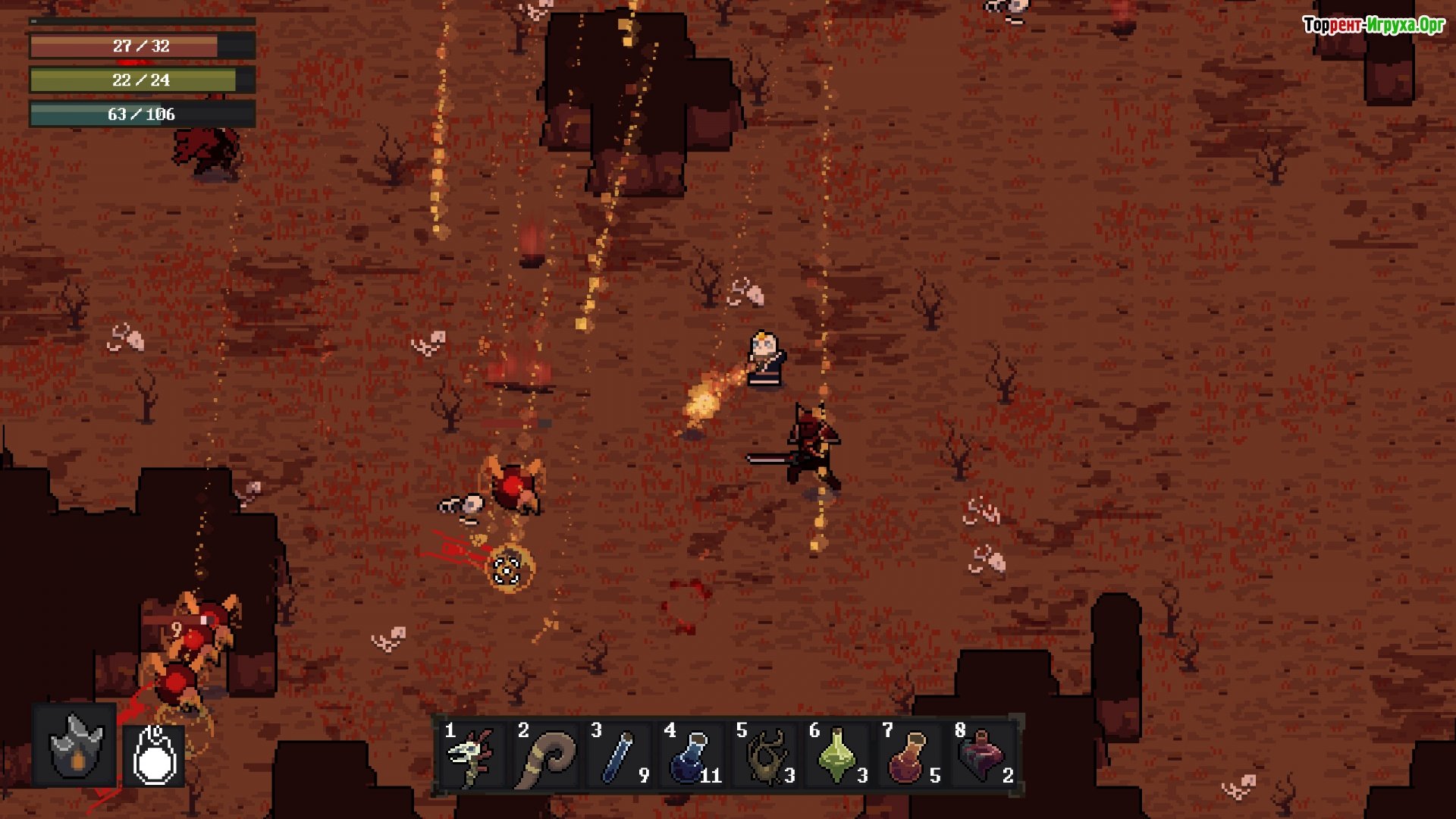Click the Торрент-Игруха.Орг watermark link
1456x819 pixels.
1373,25
